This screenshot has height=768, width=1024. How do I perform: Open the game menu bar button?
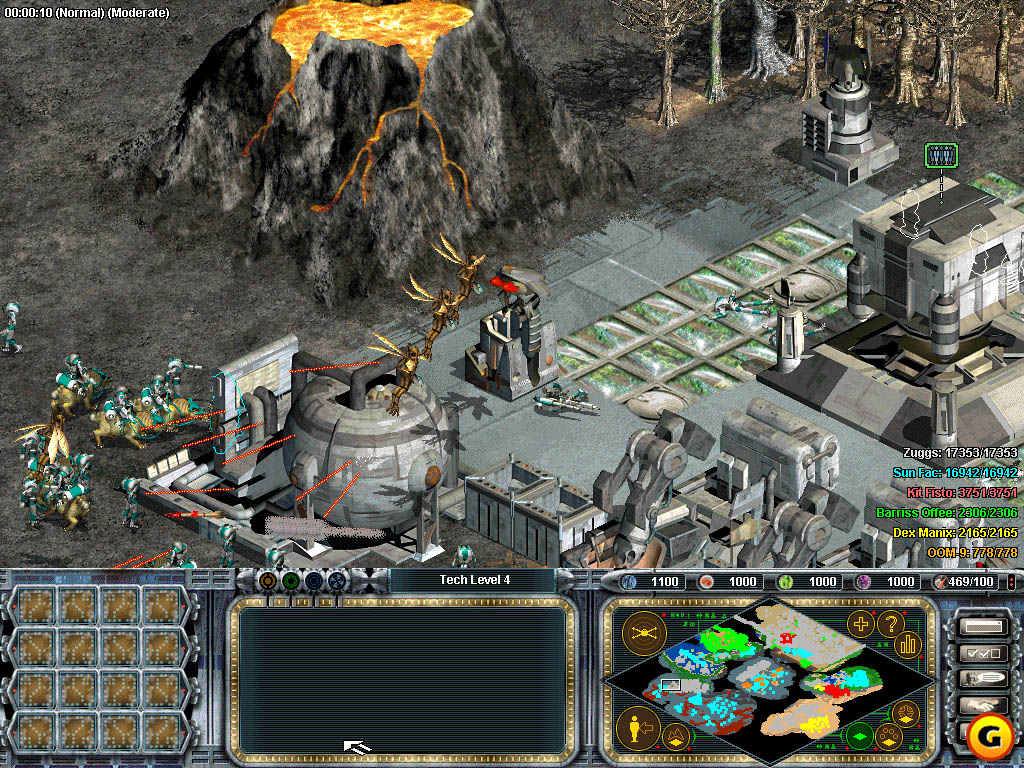pyautogui.click(x=981, y=627)
